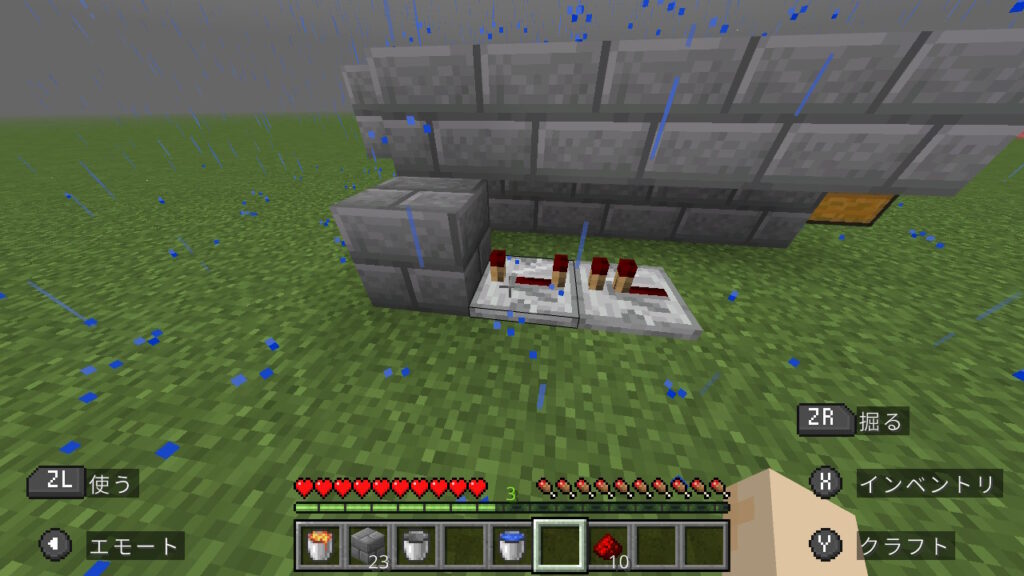
Task: Select the stone bricks stack slot
Action: 367,545
